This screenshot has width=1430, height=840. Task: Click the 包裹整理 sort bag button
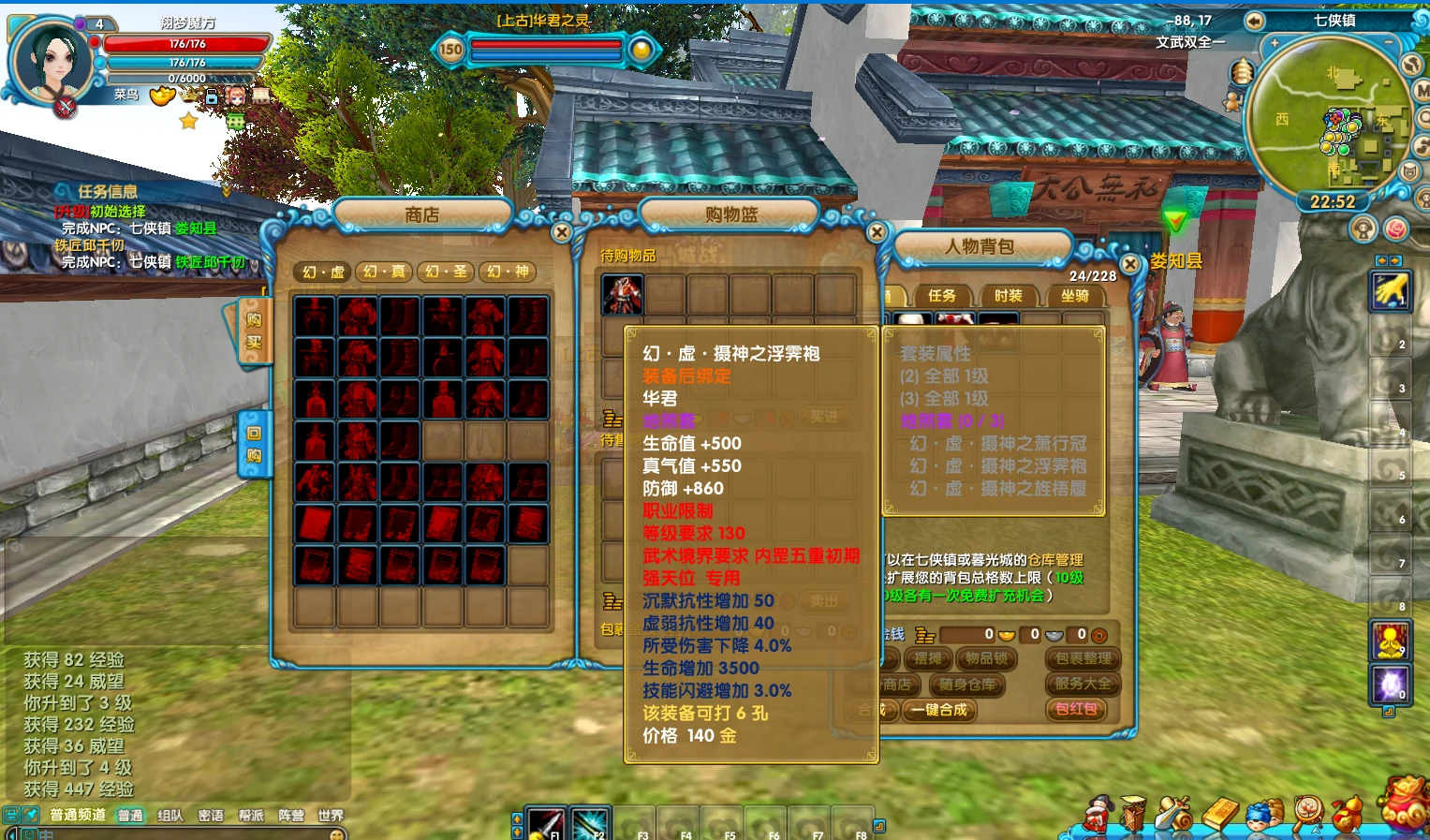coord(1083,658)
